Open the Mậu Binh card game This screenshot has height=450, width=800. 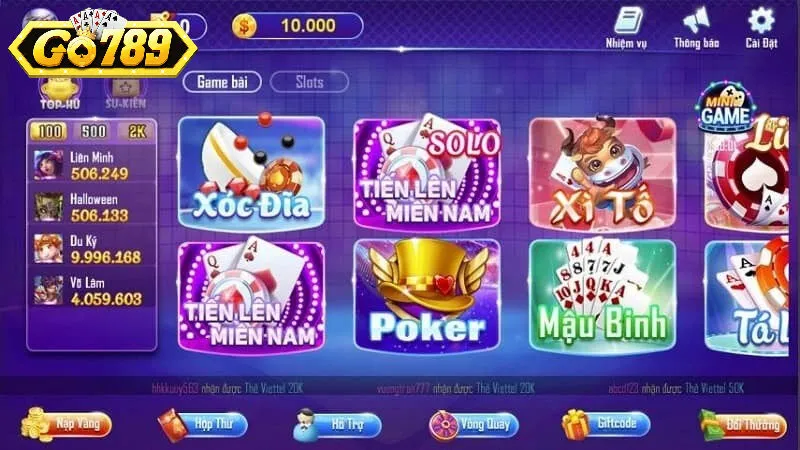click(602, 295)
